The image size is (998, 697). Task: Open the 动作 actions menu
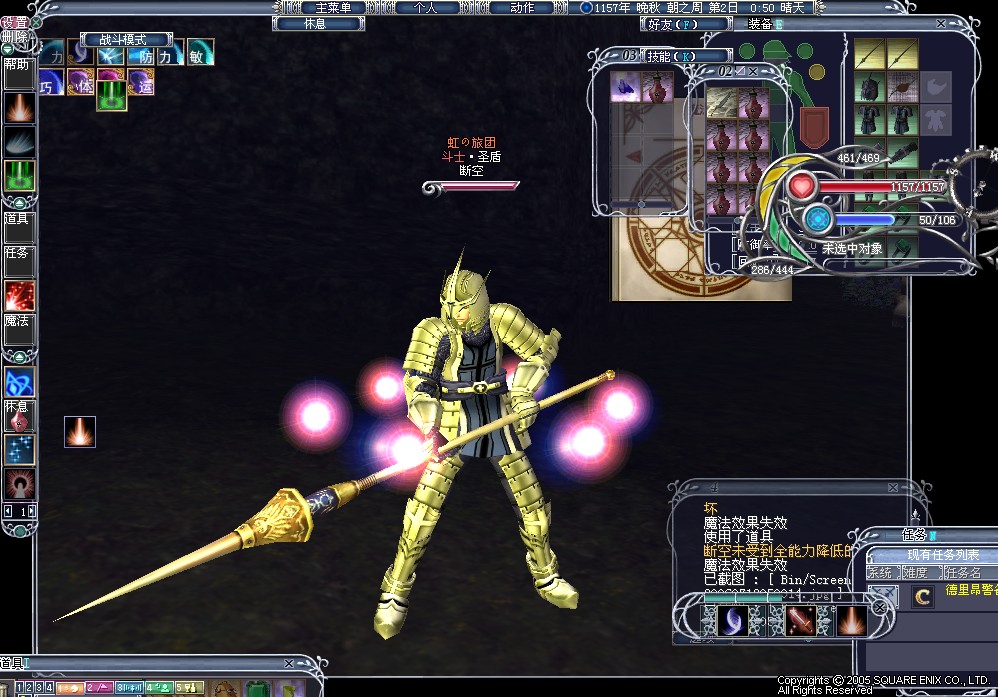521,7
